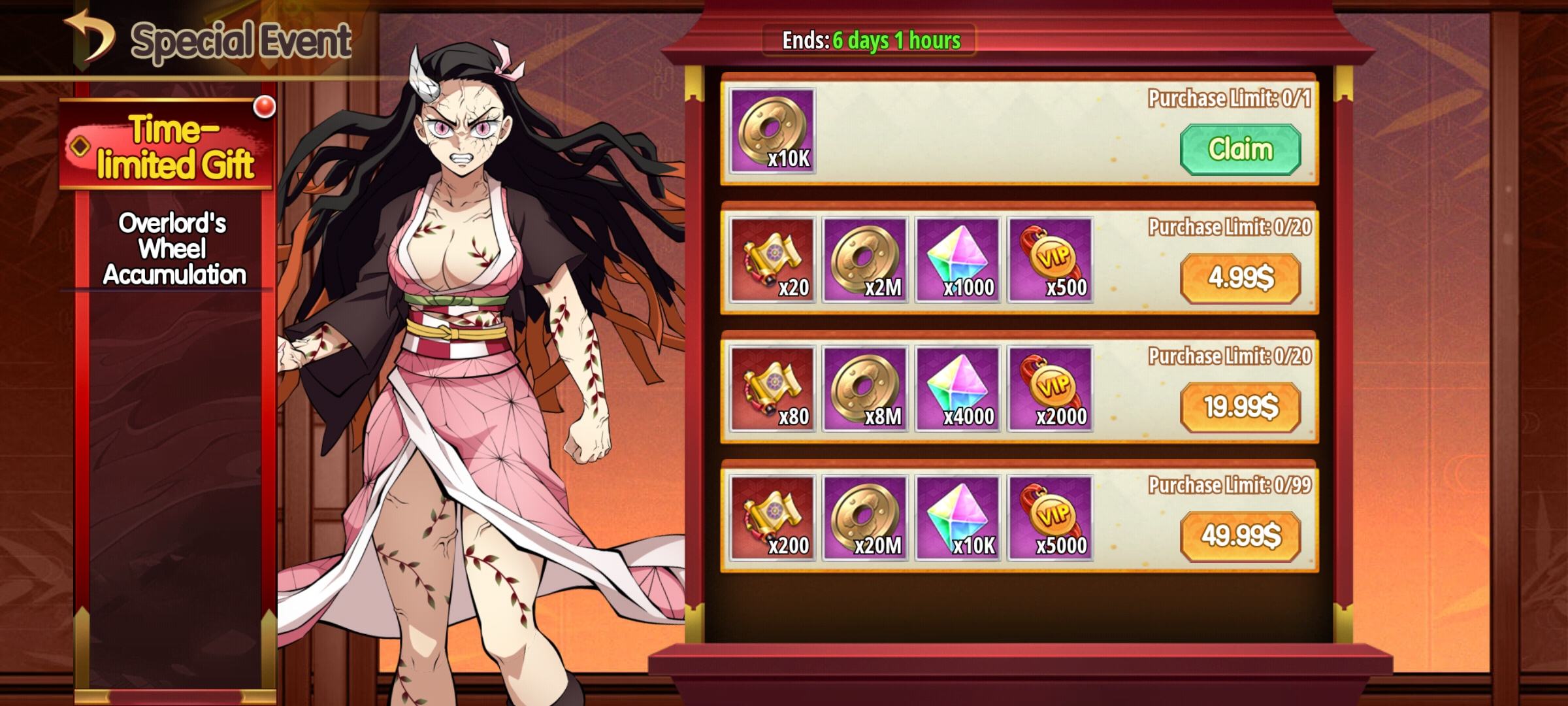The height and width of the screenshot is (706, 1568).
Task: Buy the 4.99$ gift pack
Action: (x=1240, y=278)
